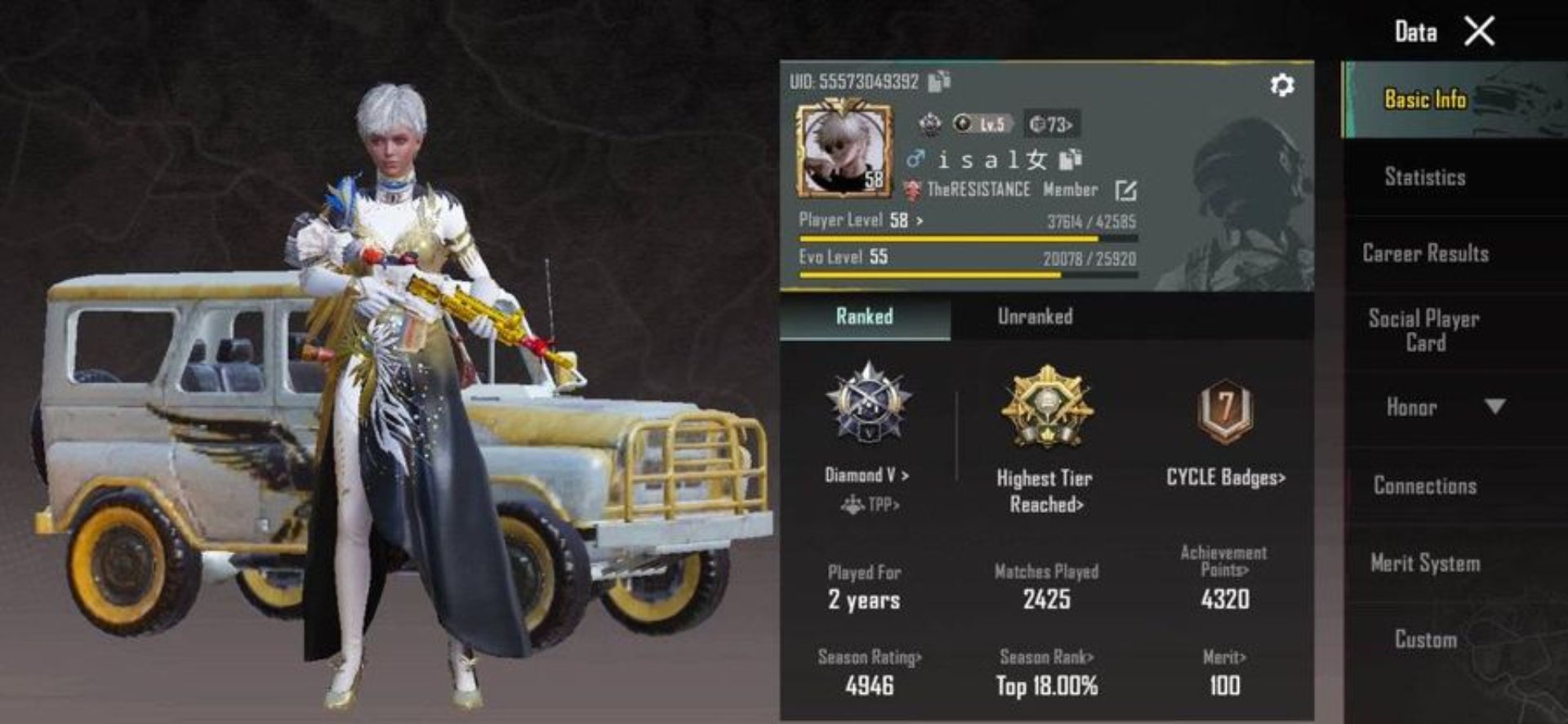The width and height of the screenshot is (1568, 724).
Task: Choose the Custom section
Action: click(1425, 639)
